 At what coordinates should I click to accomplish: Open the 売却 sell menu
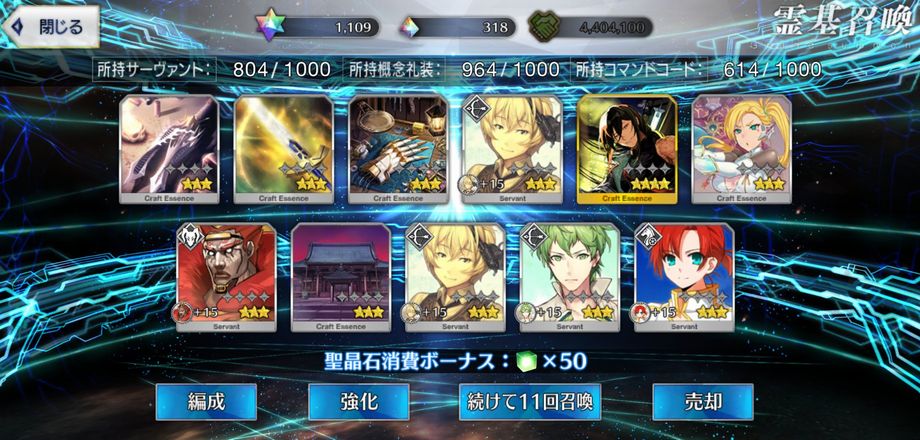[x=702, y=402]
